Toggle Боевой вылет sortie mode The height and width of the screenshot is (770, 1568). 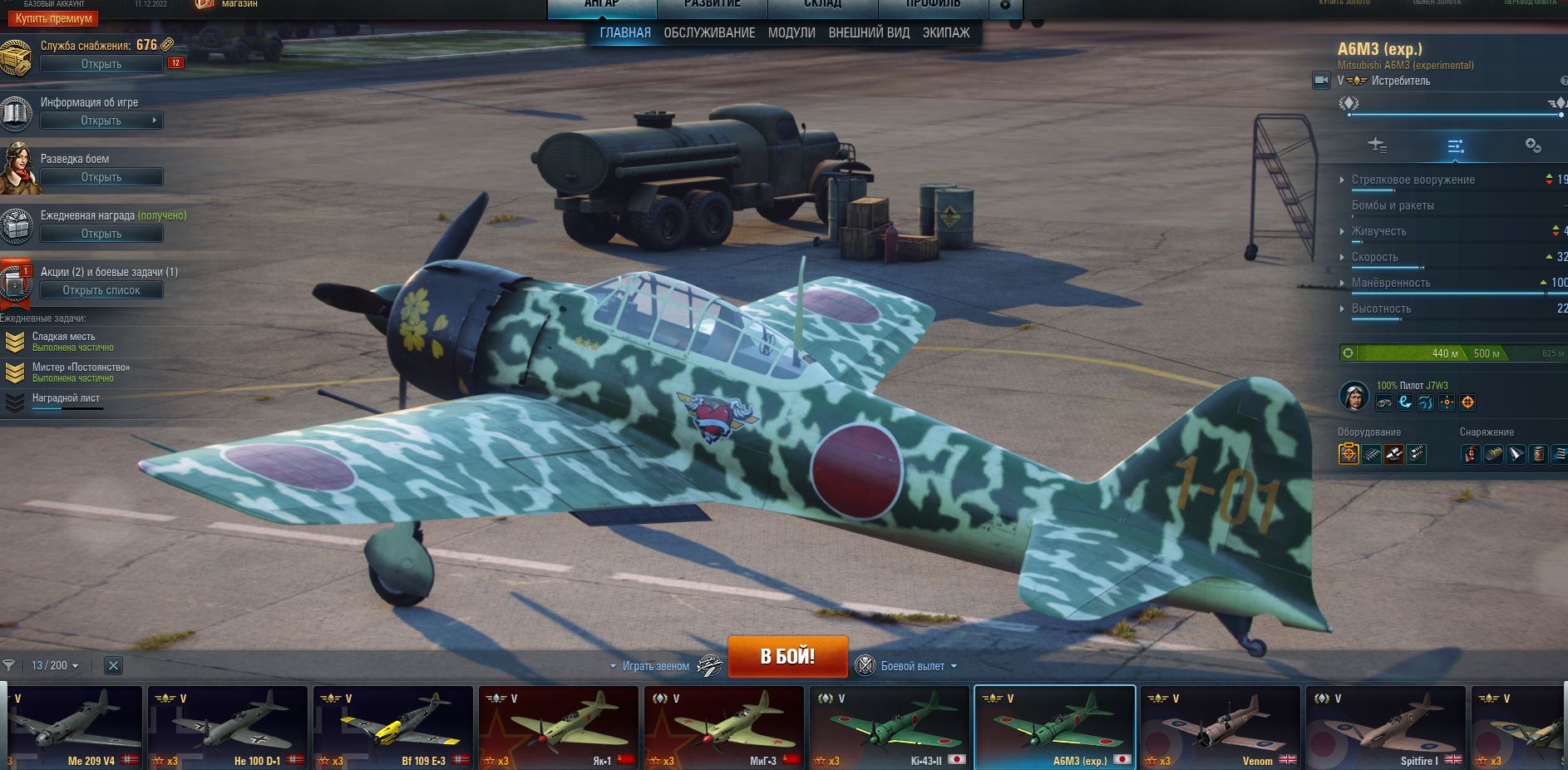click(912, 665)
